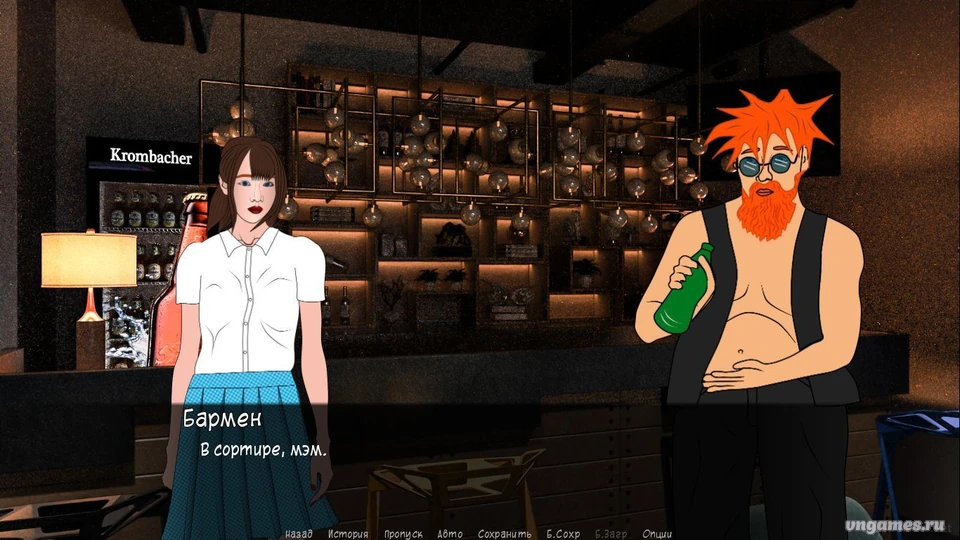Click the dialogue line to continue
The height and width of the screenshot is (540, 960).
[264, 451]
